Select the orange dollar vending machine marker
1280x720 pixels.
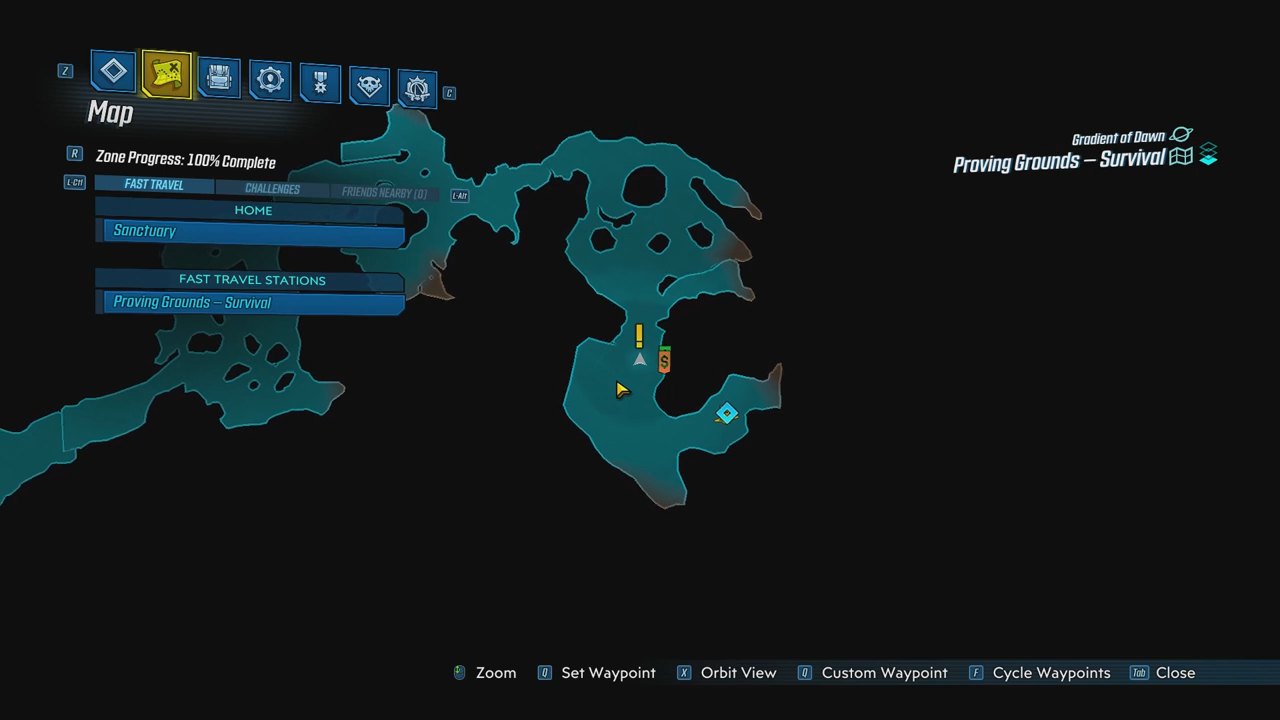(x=664, y=360)
